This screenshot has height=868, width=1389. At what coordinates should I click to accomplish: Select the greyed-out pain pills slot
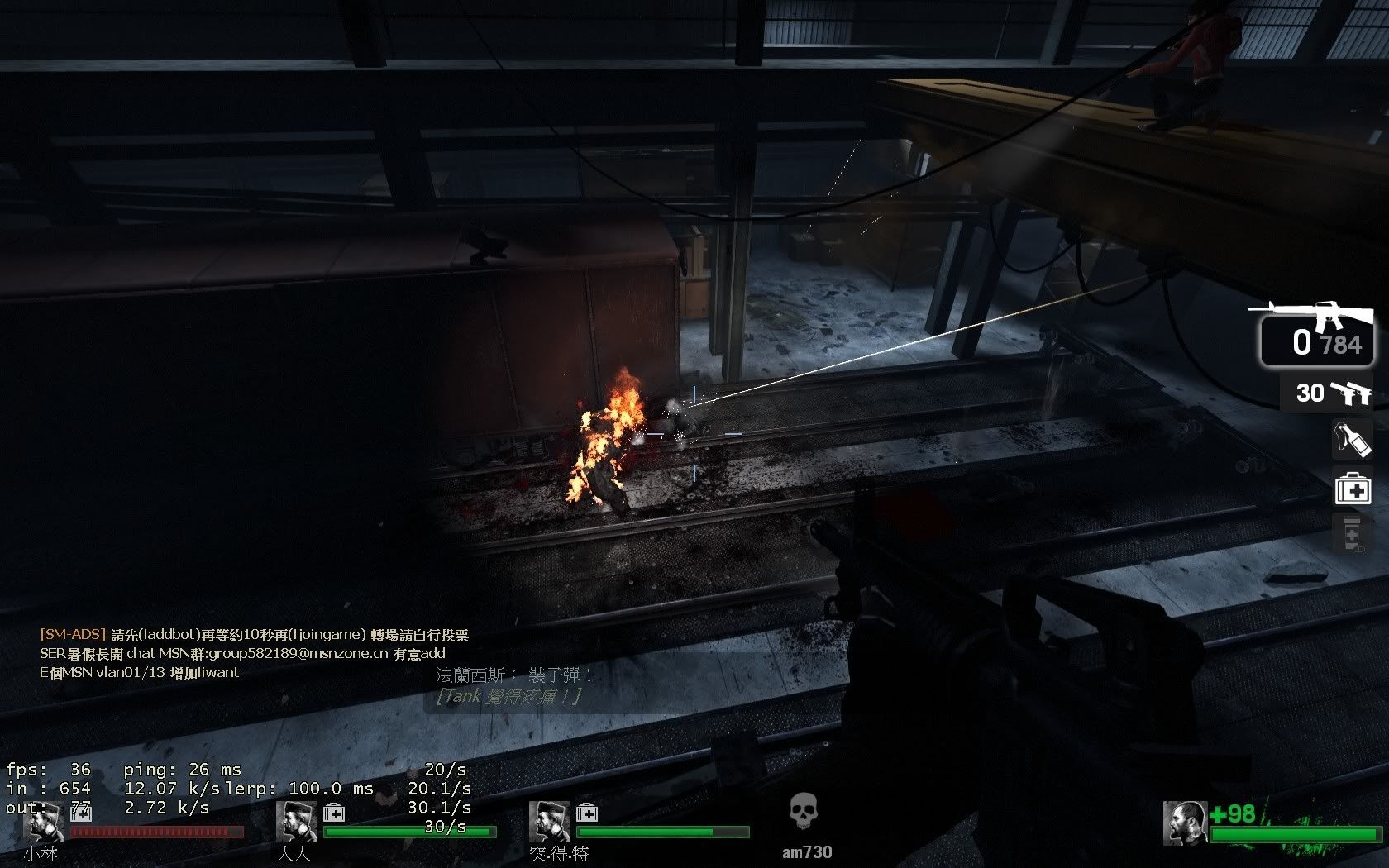[1353, 533]
